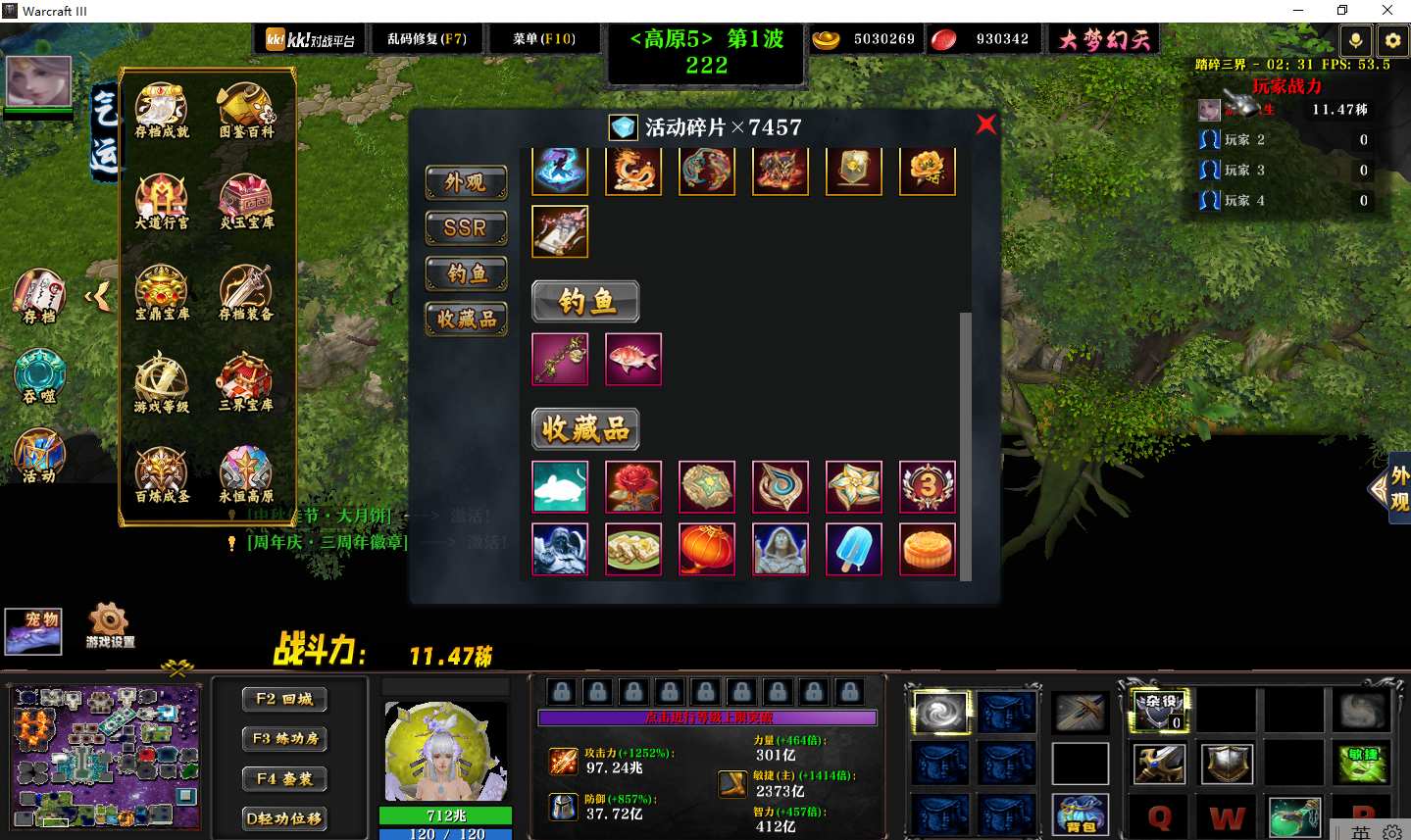1411x840 pixels.
Task: Open the 游戏设置 gear icon
Action: 109,624
